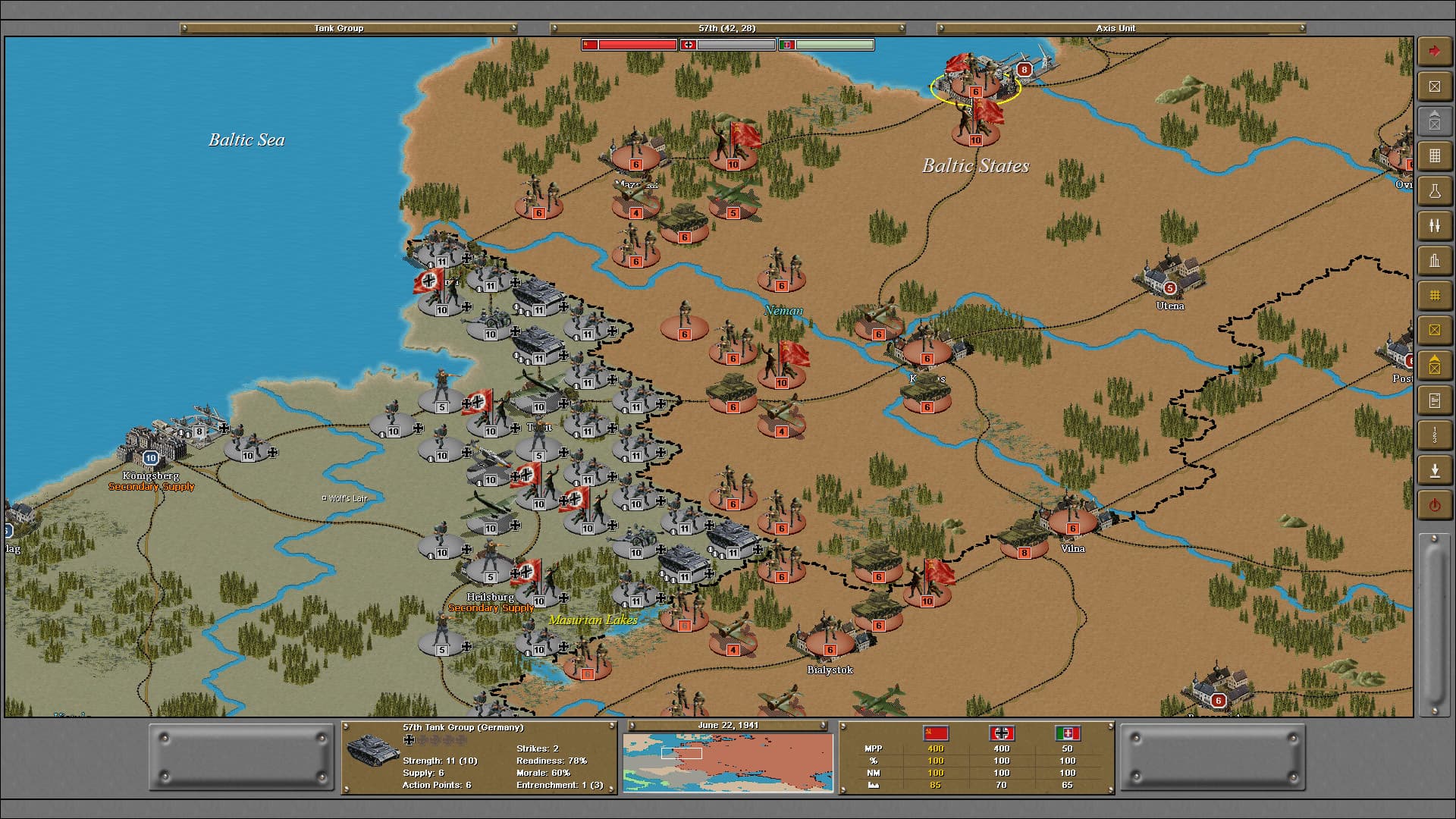Click the left arrow on Tank Group bar

coord(184,28)
